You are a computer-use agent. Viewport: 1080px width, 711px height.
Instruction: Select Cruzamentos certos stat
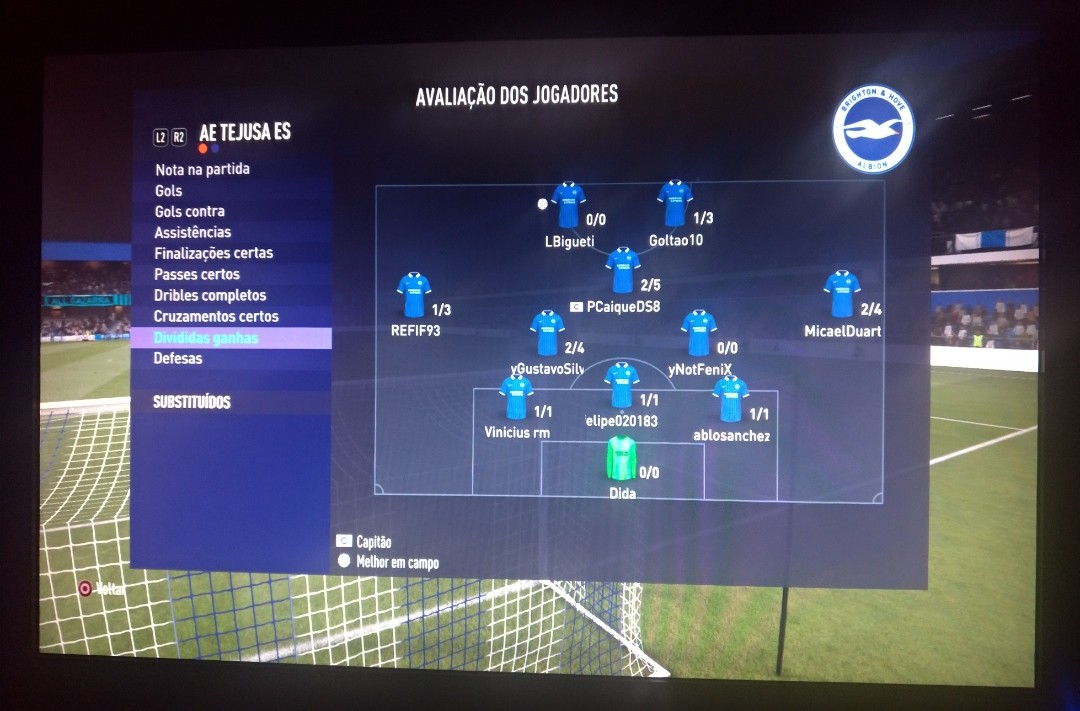click(216, 316)
